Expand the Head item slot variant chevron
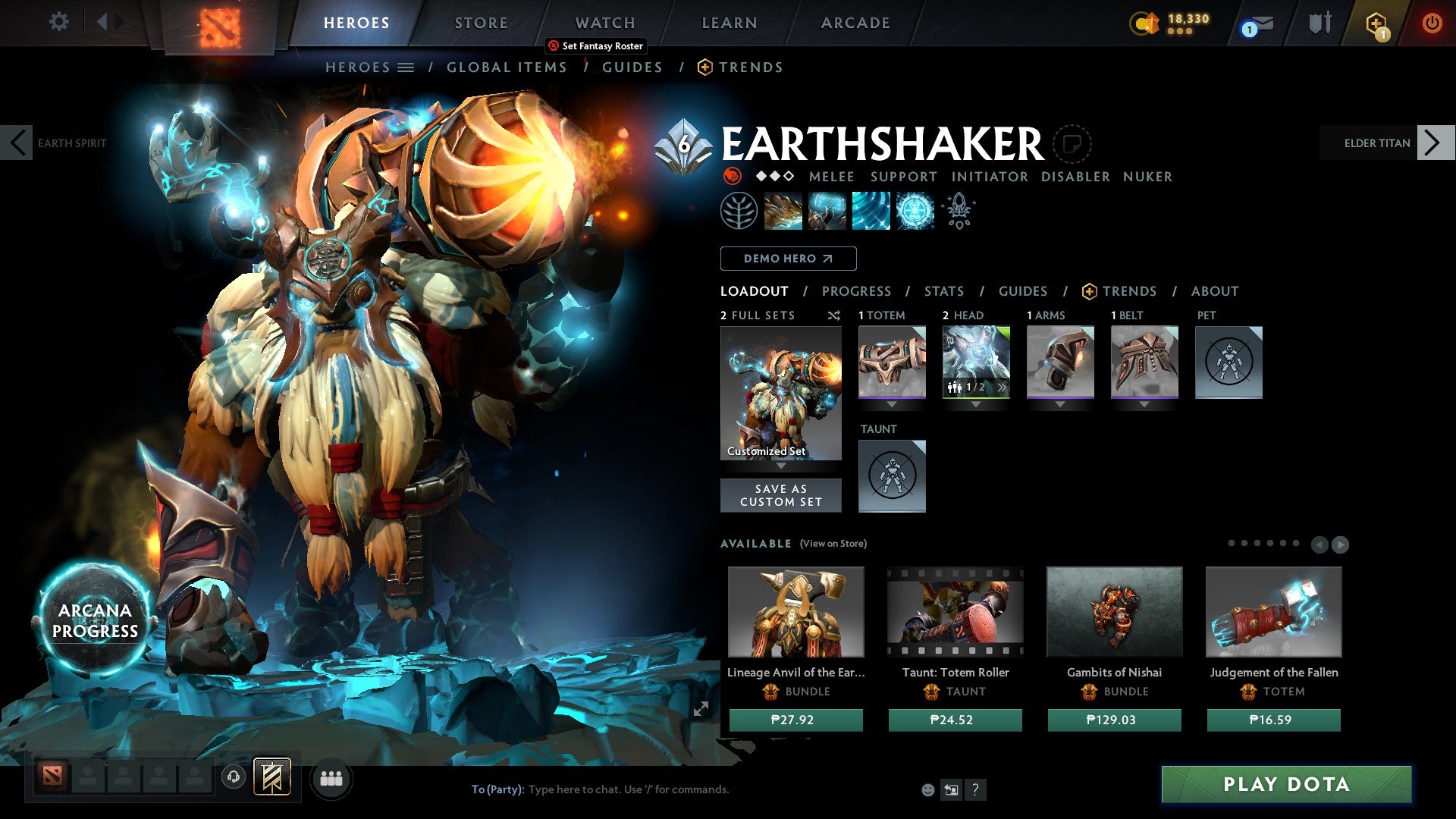1456x819 pixels. [1003, 387]
